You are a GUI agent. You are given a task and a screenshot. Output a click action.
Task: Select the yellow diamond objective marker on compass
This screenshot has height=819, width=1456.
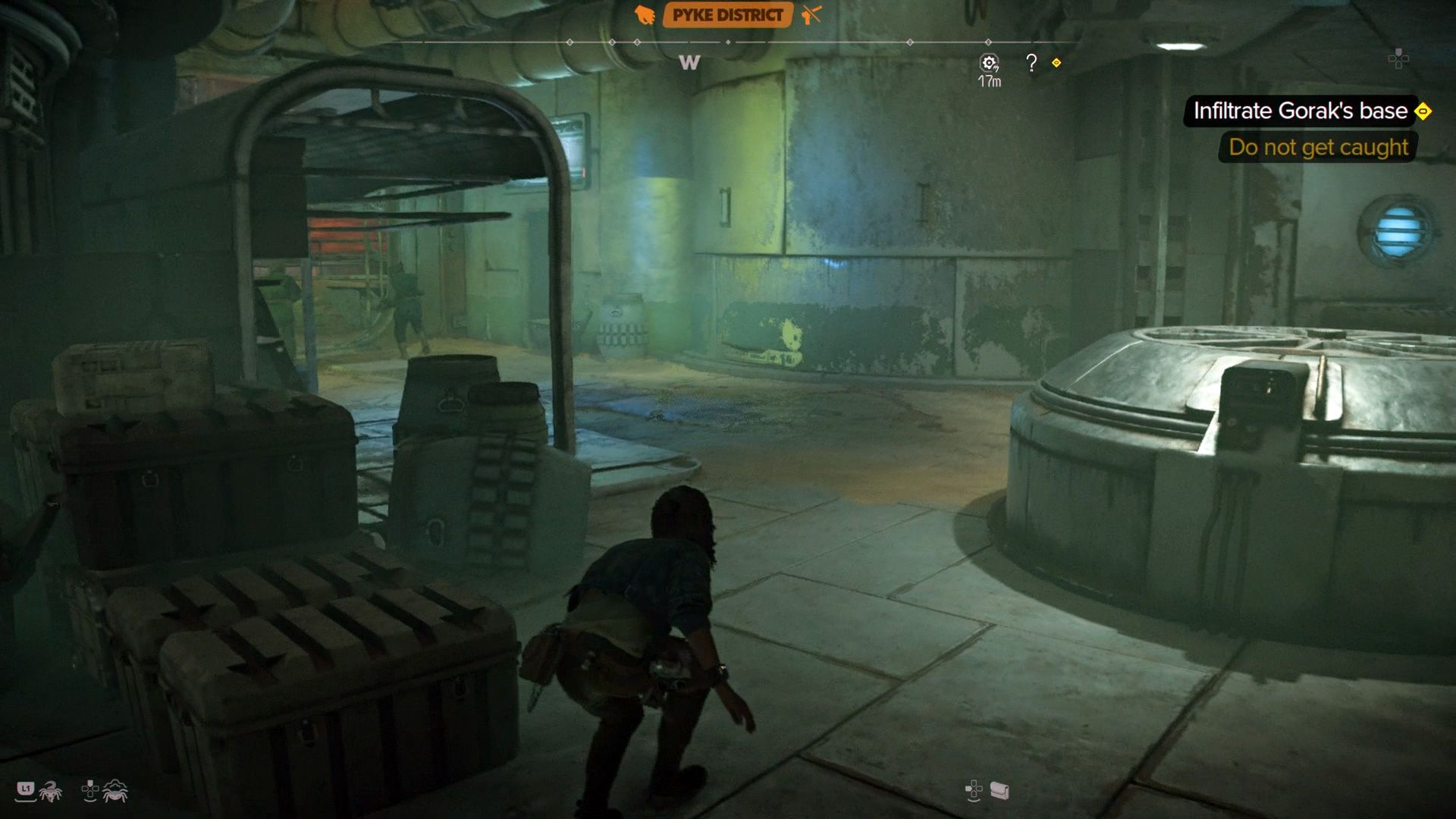point(1056,62)
